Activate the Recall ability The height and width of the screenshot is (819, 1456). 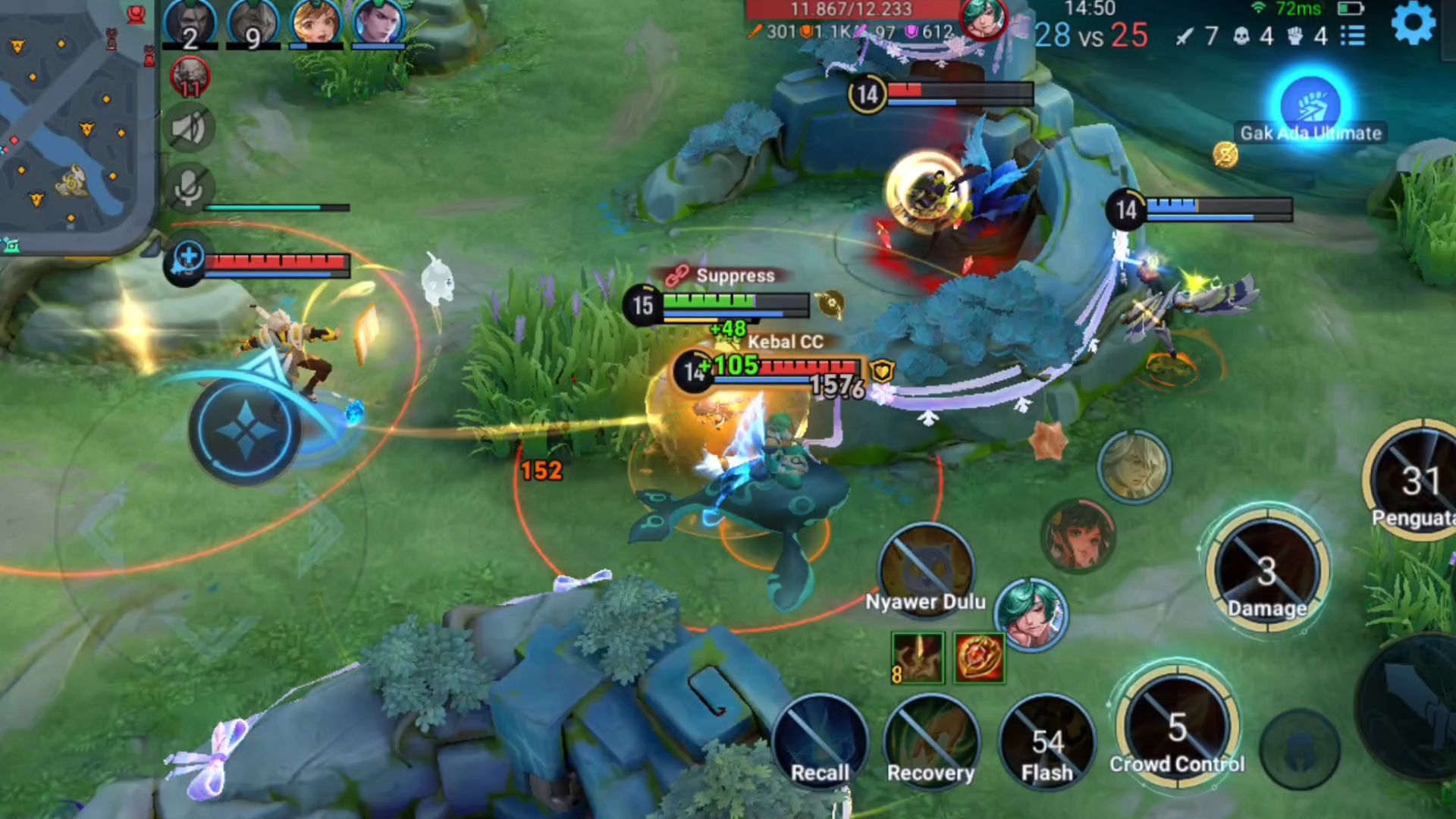pos(820,743)
